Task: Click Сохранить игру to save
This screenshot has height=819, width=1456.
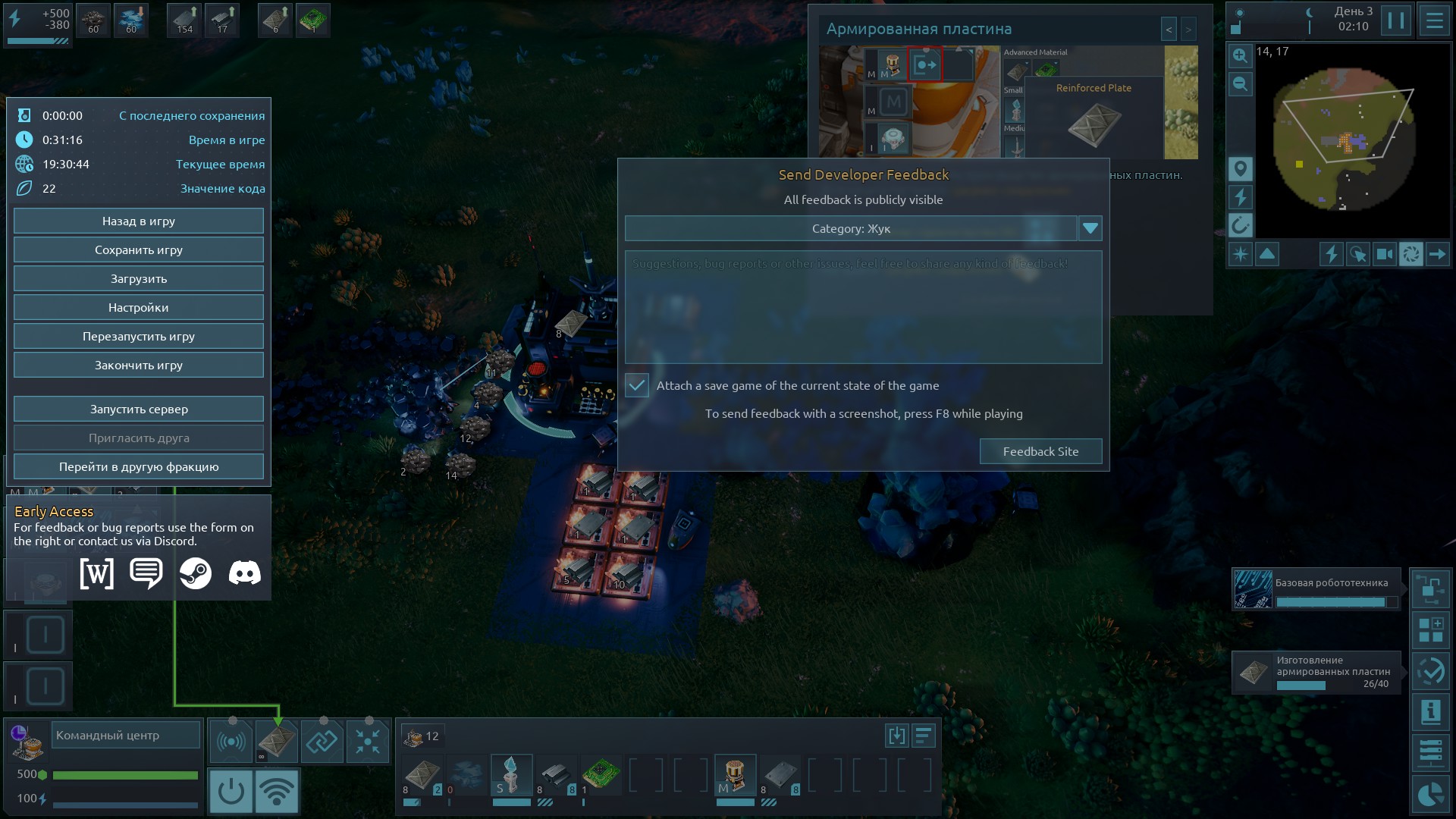Action: [x=139, y=250]
